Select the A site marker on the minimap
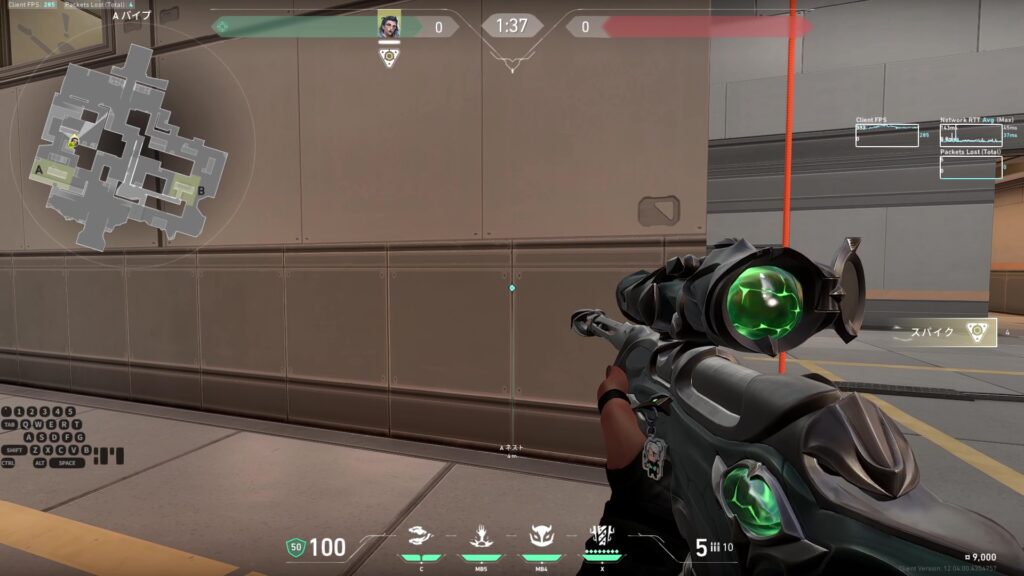1024x576 pixels. tap(38, 171)
